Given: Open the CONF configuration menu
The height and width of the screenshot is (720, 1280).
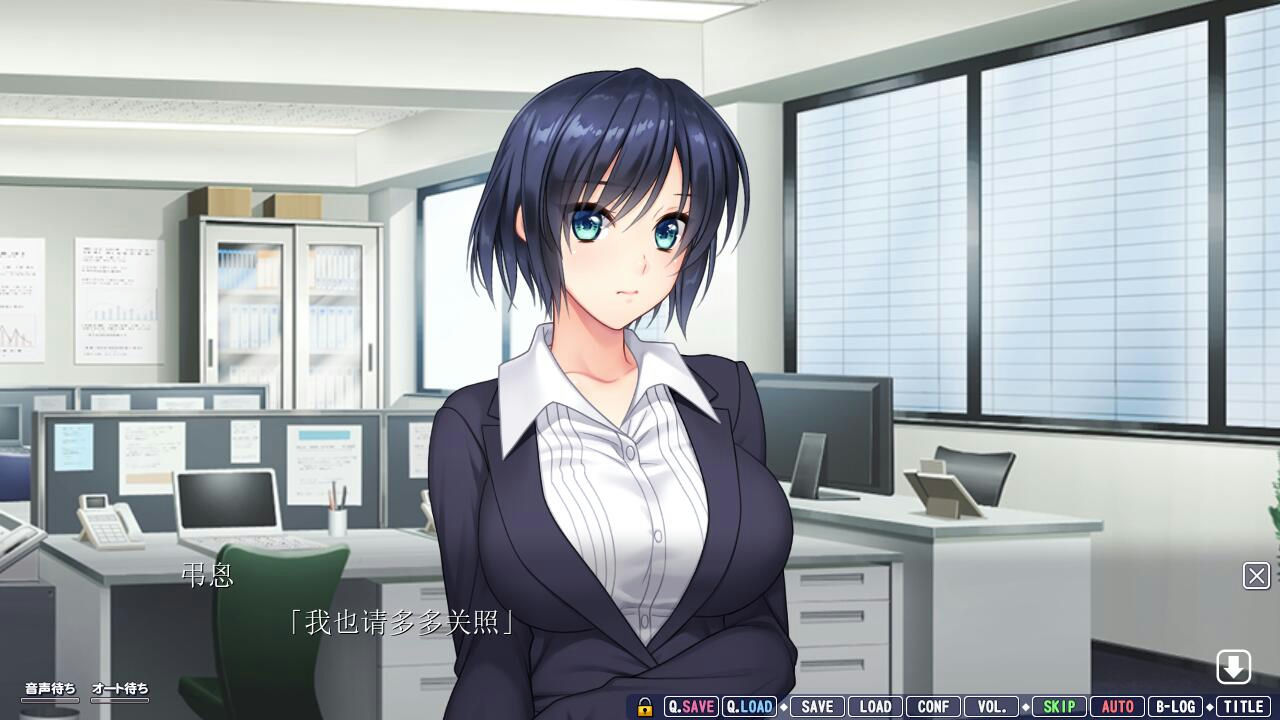Looking at the screenshot, I should point(932,706).
